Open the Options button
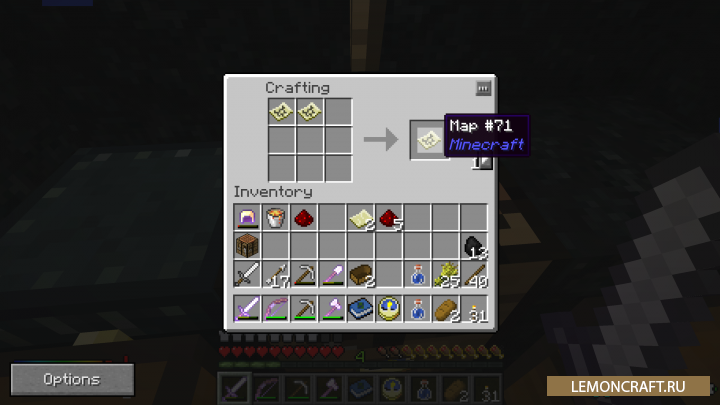720x405 pixels. [72, 379]
